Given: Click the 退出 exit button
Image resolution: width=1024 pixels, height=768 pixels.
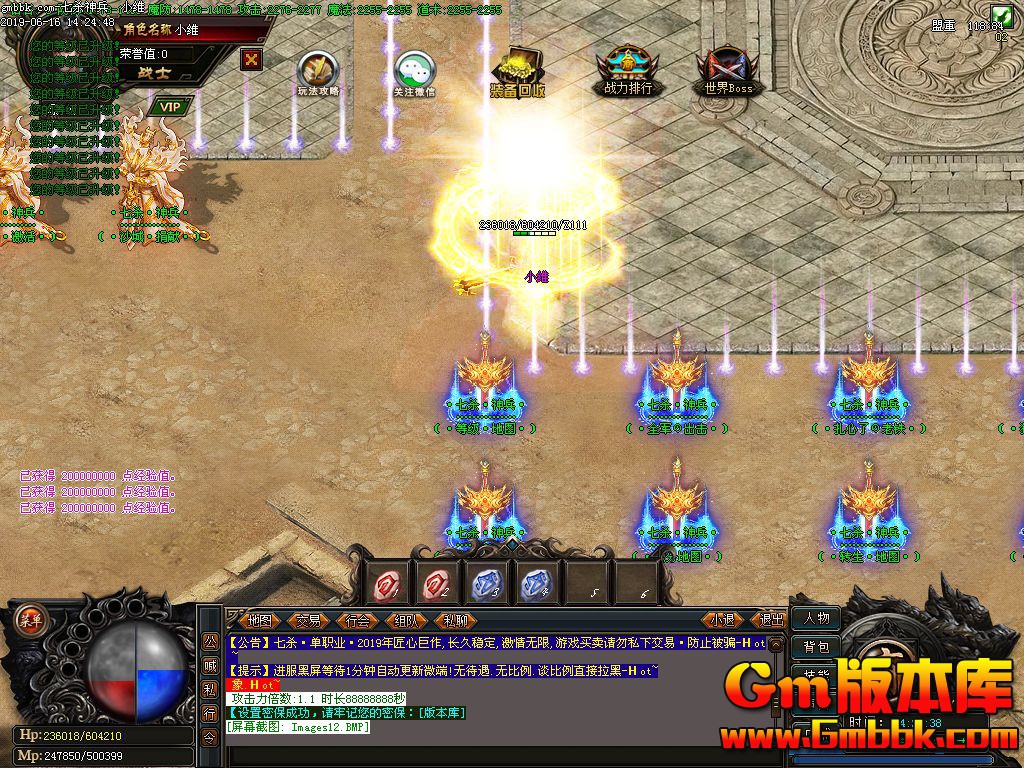Looking at the screenshot, I should click(772, 620).
